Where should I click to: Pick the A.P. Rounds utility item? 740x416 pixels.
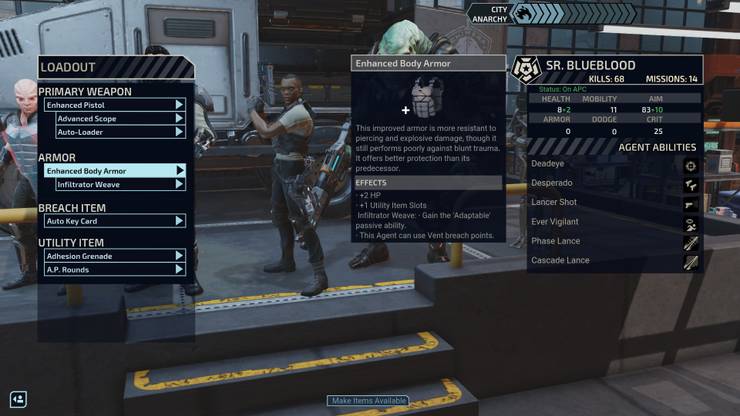point(114,269)
